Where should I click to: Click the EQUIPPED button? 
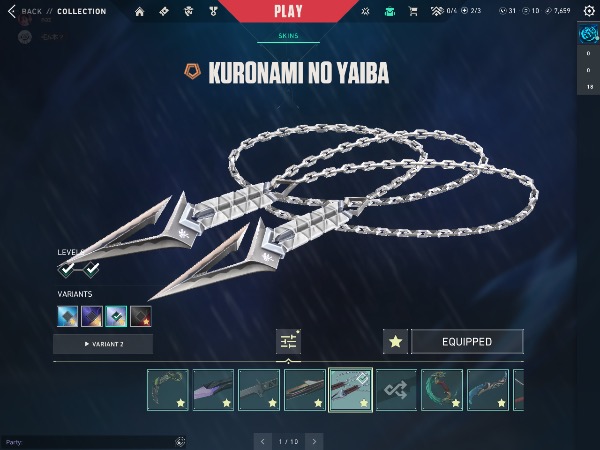pos(466,342)
